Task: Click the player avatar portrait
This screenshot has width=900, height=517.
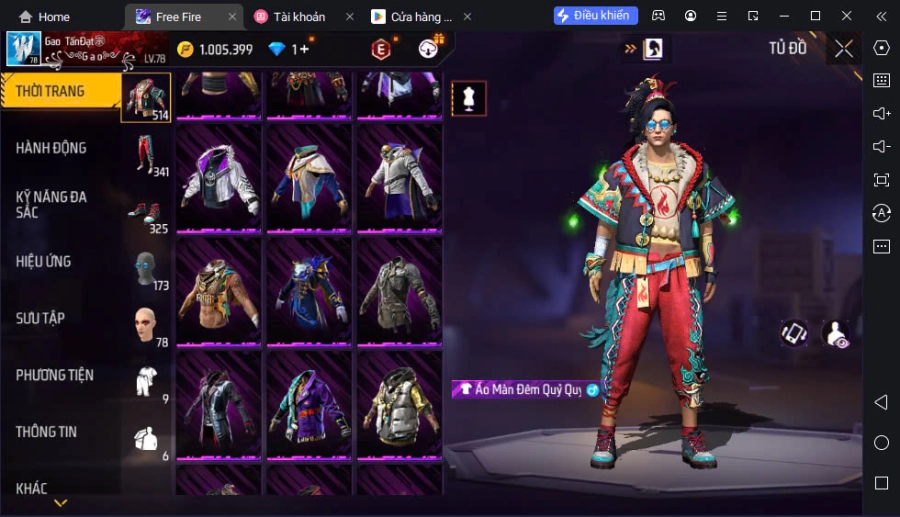Action: click(23, 49)
